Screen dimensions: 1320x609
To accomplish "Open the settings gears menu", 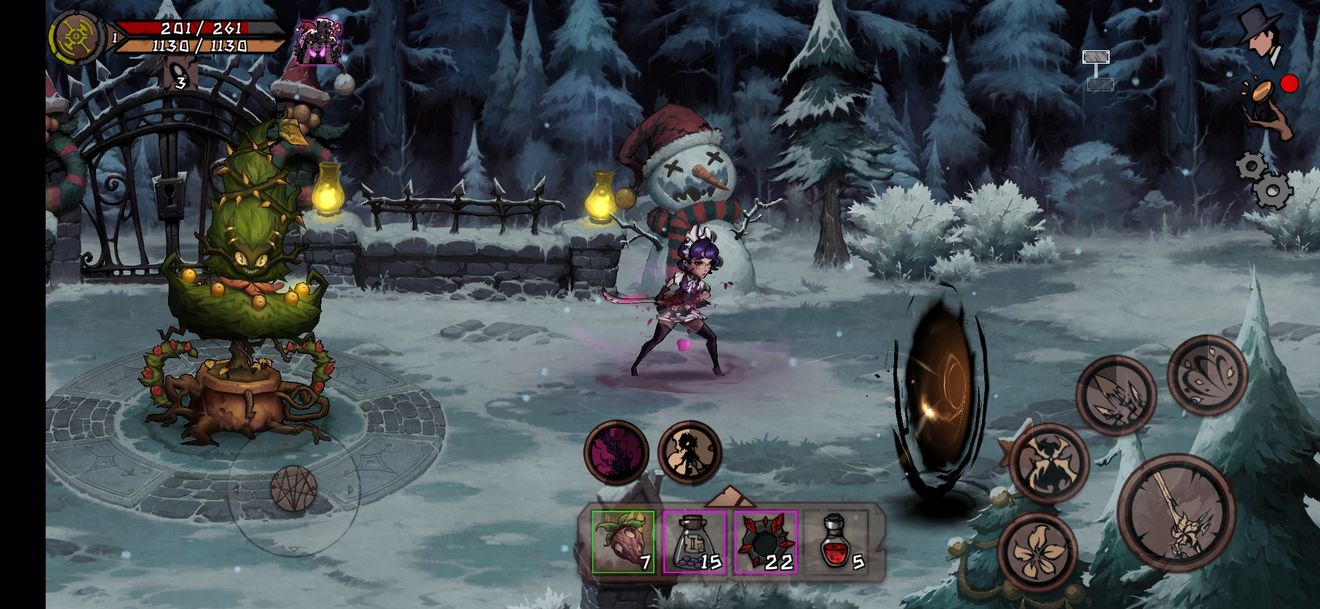I will (x=1263, y=179).
